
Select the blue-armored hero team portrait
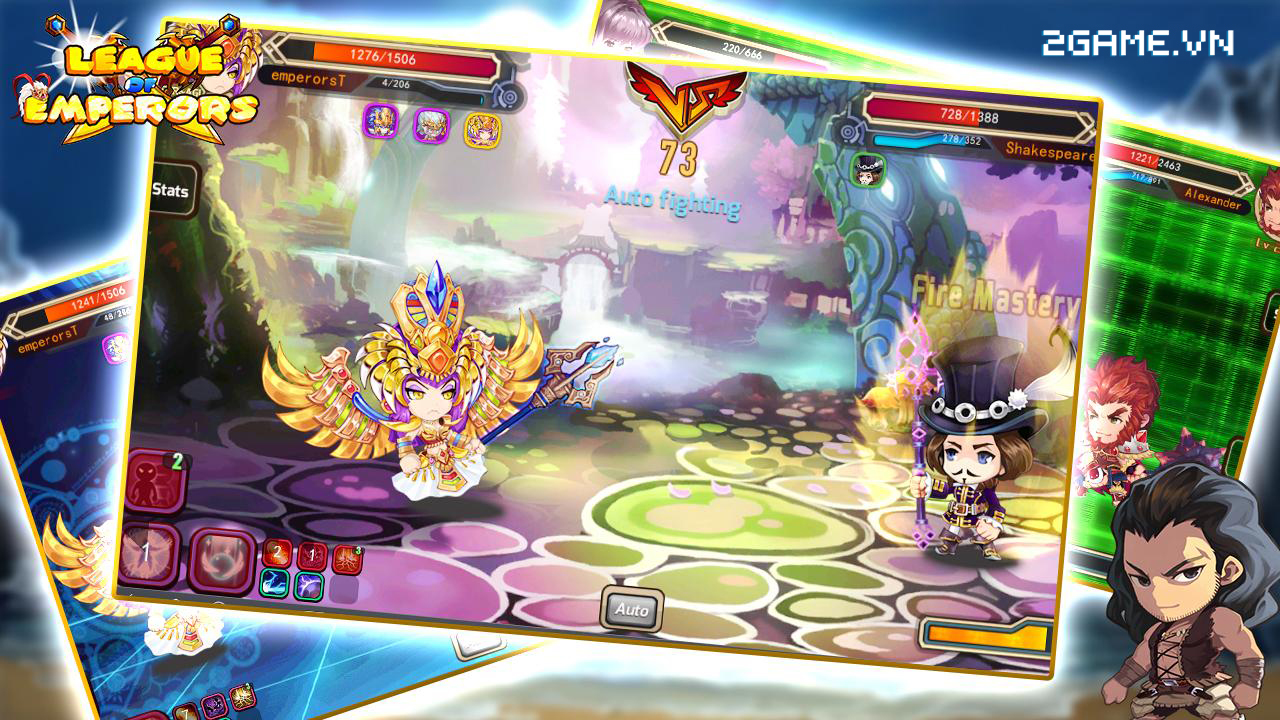380,122
